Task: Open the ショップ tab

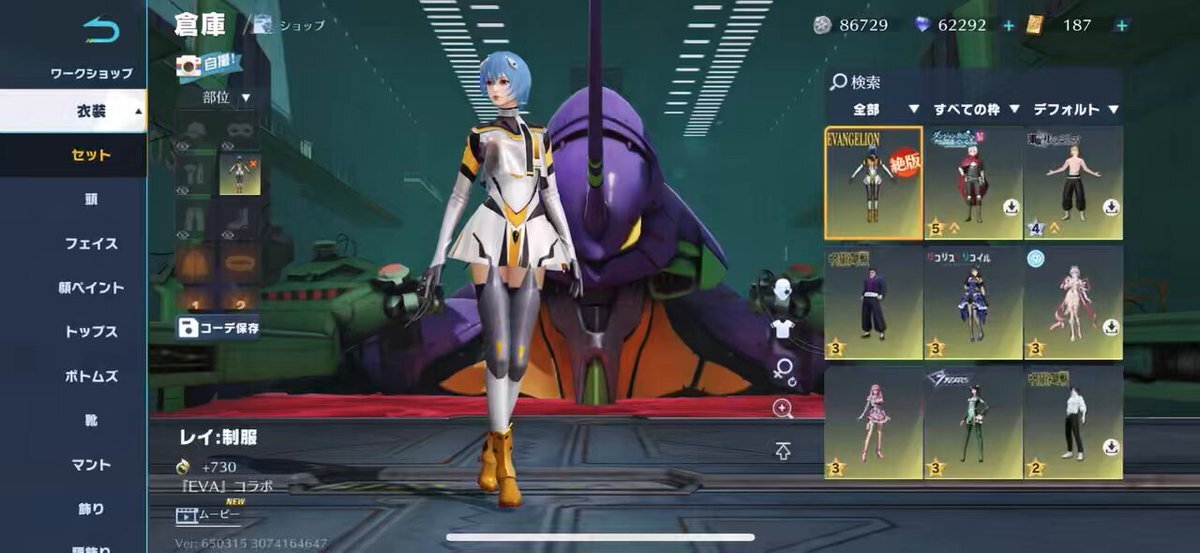Action: click(x=291, y=25)
